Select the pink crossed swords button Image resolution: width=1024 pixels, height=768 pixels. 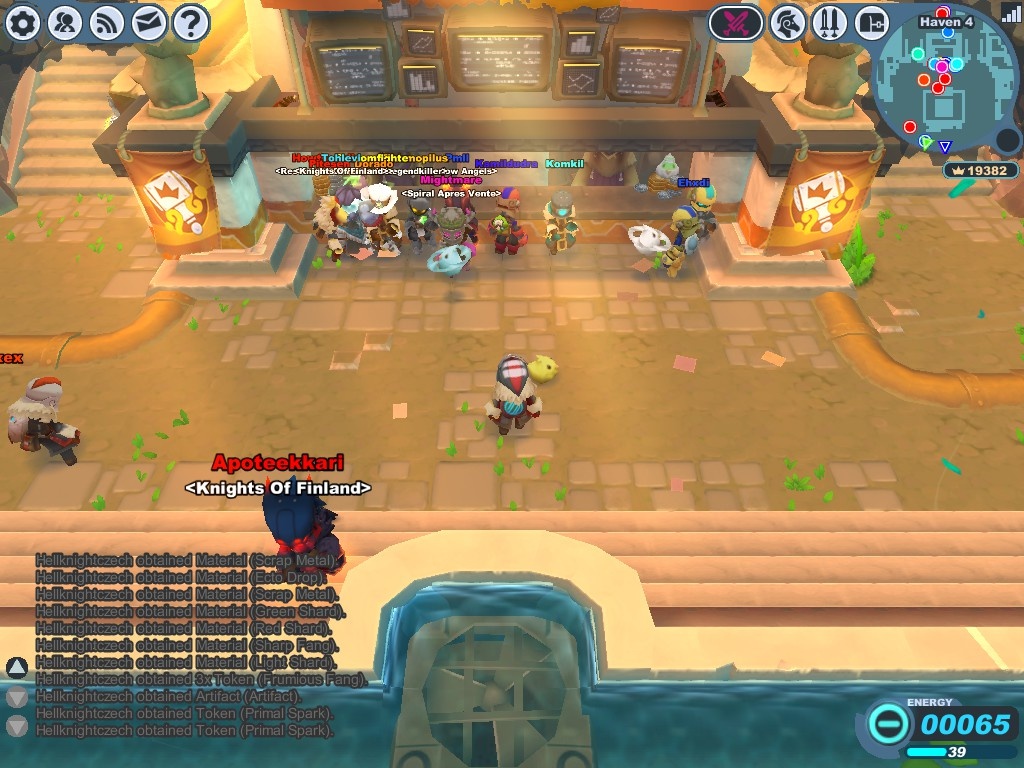[736, 22]
